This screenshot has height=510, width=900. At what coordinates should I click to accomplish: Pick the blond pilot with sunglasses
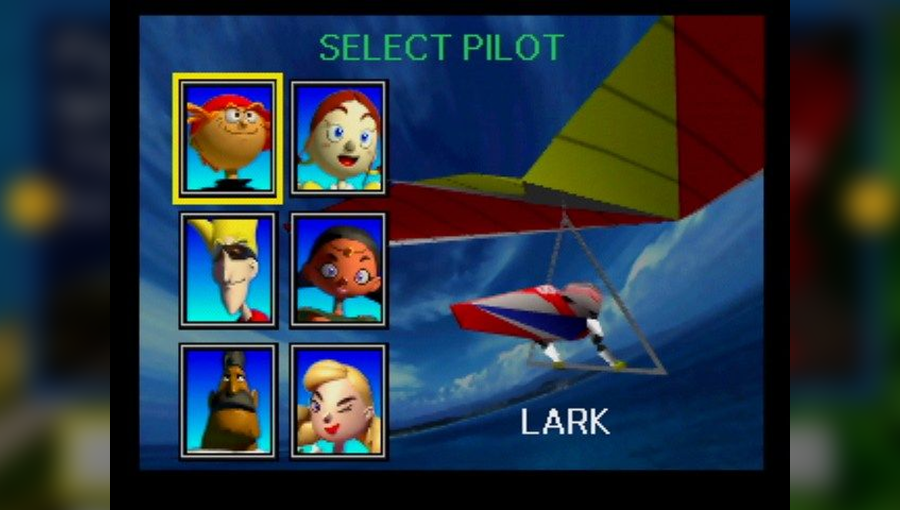227,269
